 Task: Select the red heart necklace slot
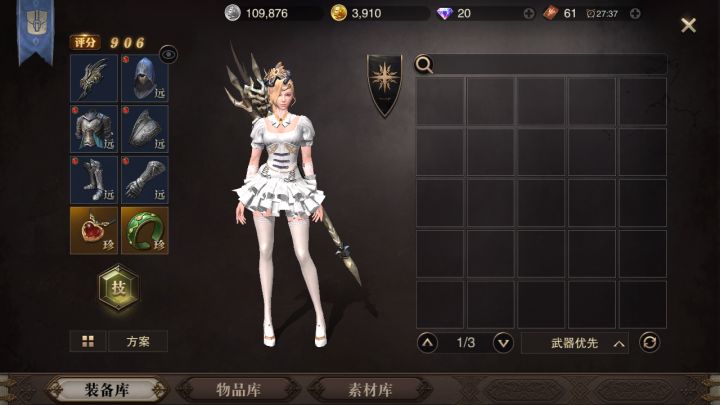(x=94, y=230)
